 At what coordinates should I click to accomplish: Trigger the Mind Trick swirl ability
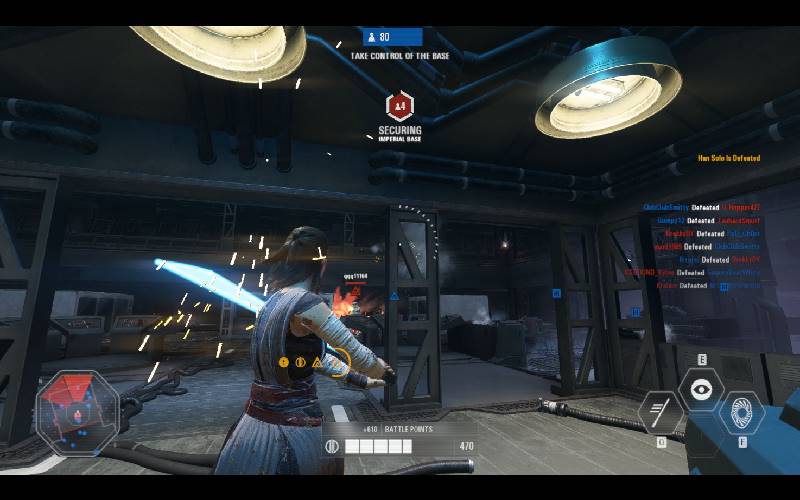coord(741,411)
